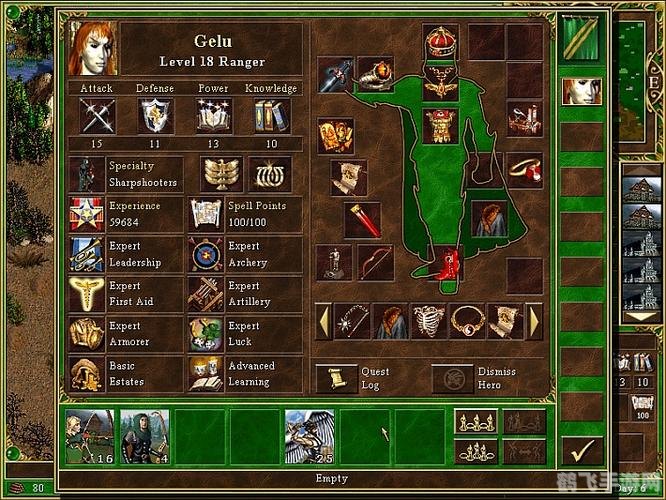Screen dimensions: 666x500
Task: Open the Quest Log
Action: tap(337, 378)
